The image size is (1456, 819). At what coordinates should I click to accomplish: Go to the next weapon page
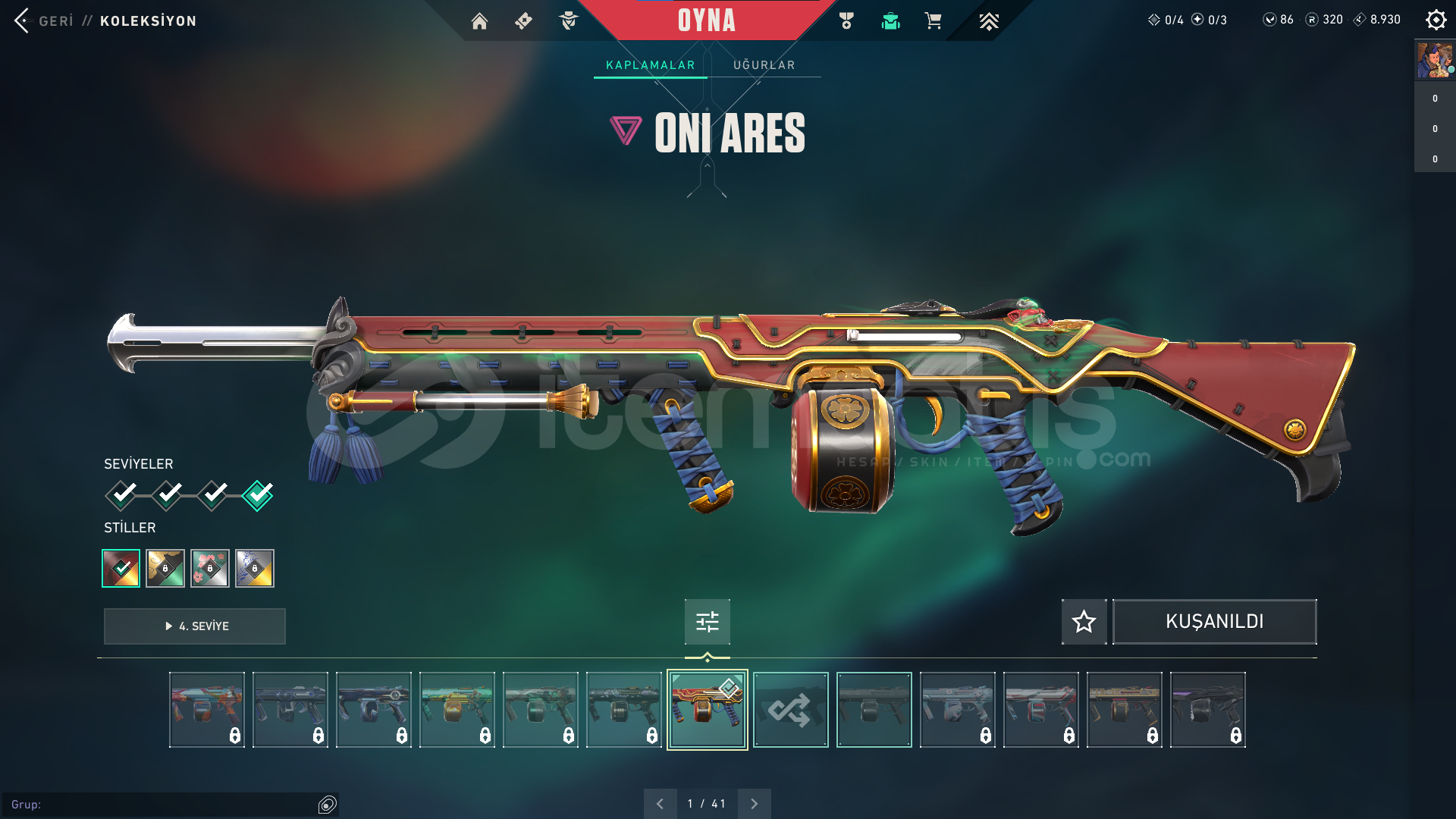(754, 804)
